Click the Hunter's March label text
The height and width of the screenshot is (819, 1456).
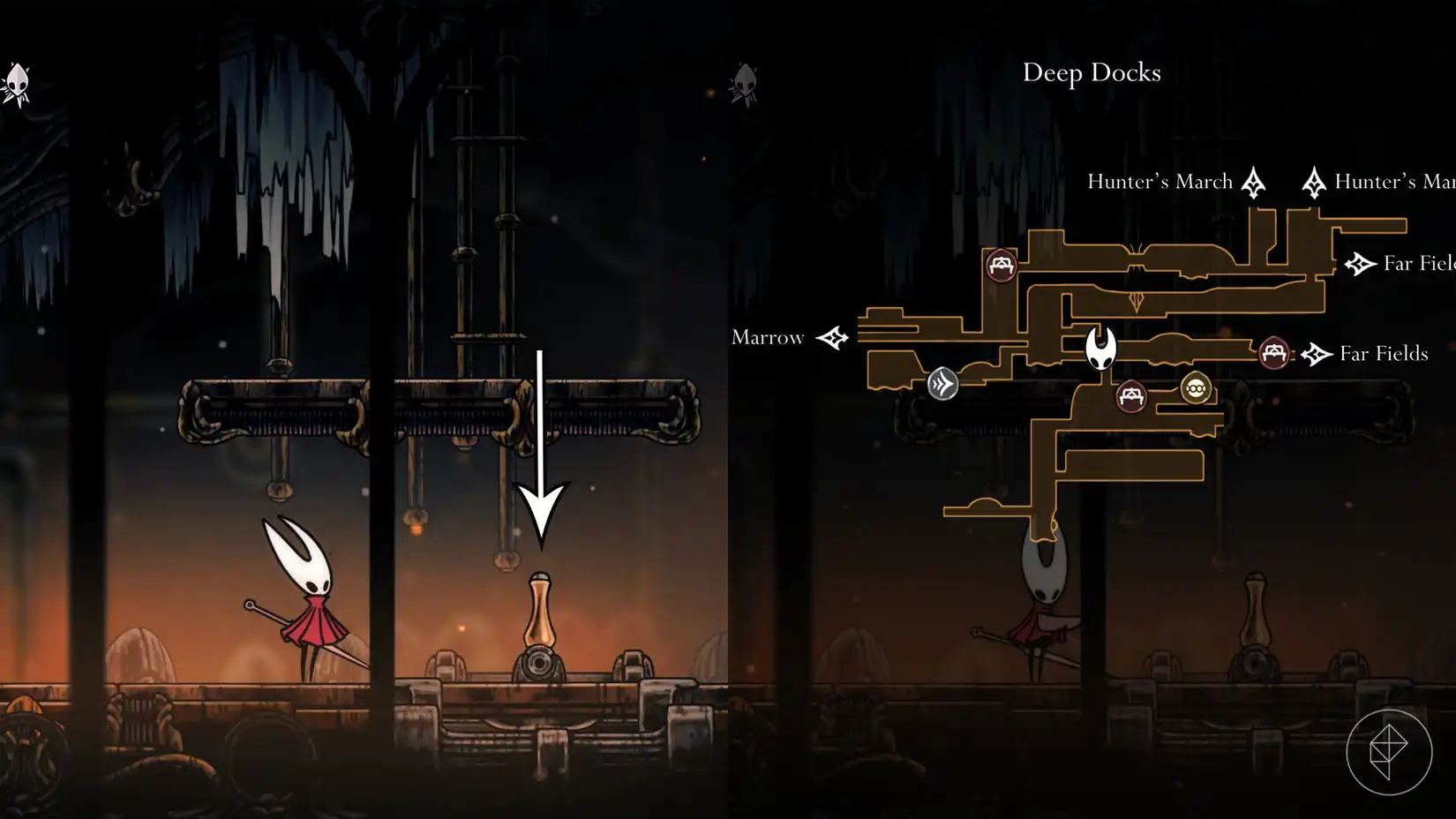[x=1160, y=181]
